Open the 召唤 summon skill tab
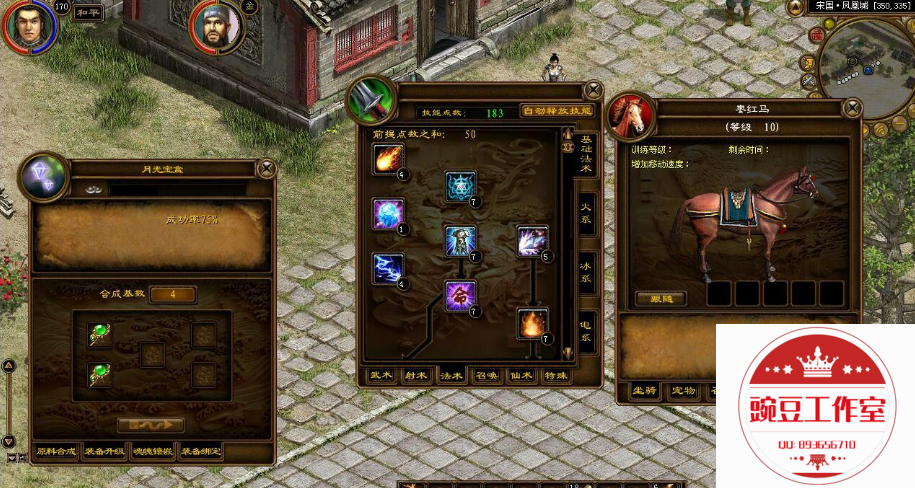 (486, 376)
